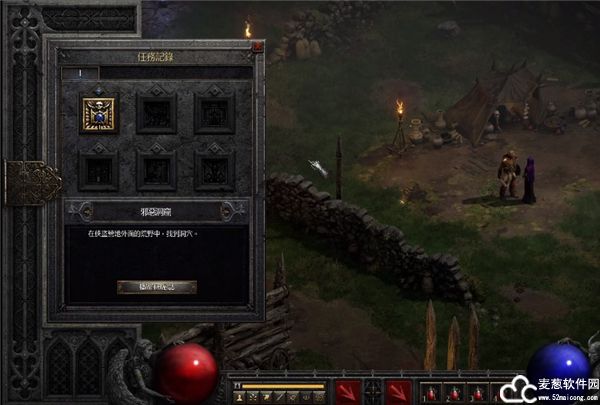Click the ornate handle left of quest panel
The image size is (600, 405).
pyautogui.click(x=30, y=182)
